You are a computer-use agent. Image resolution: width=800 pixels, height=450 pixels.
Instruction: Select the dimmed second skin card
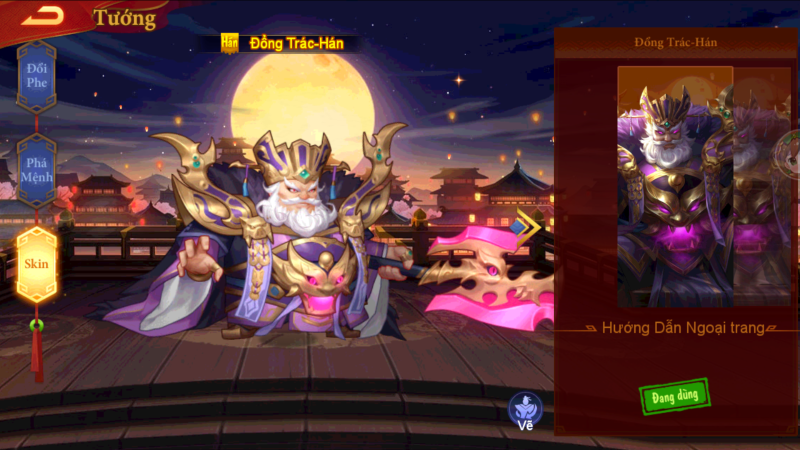(763, 187)
